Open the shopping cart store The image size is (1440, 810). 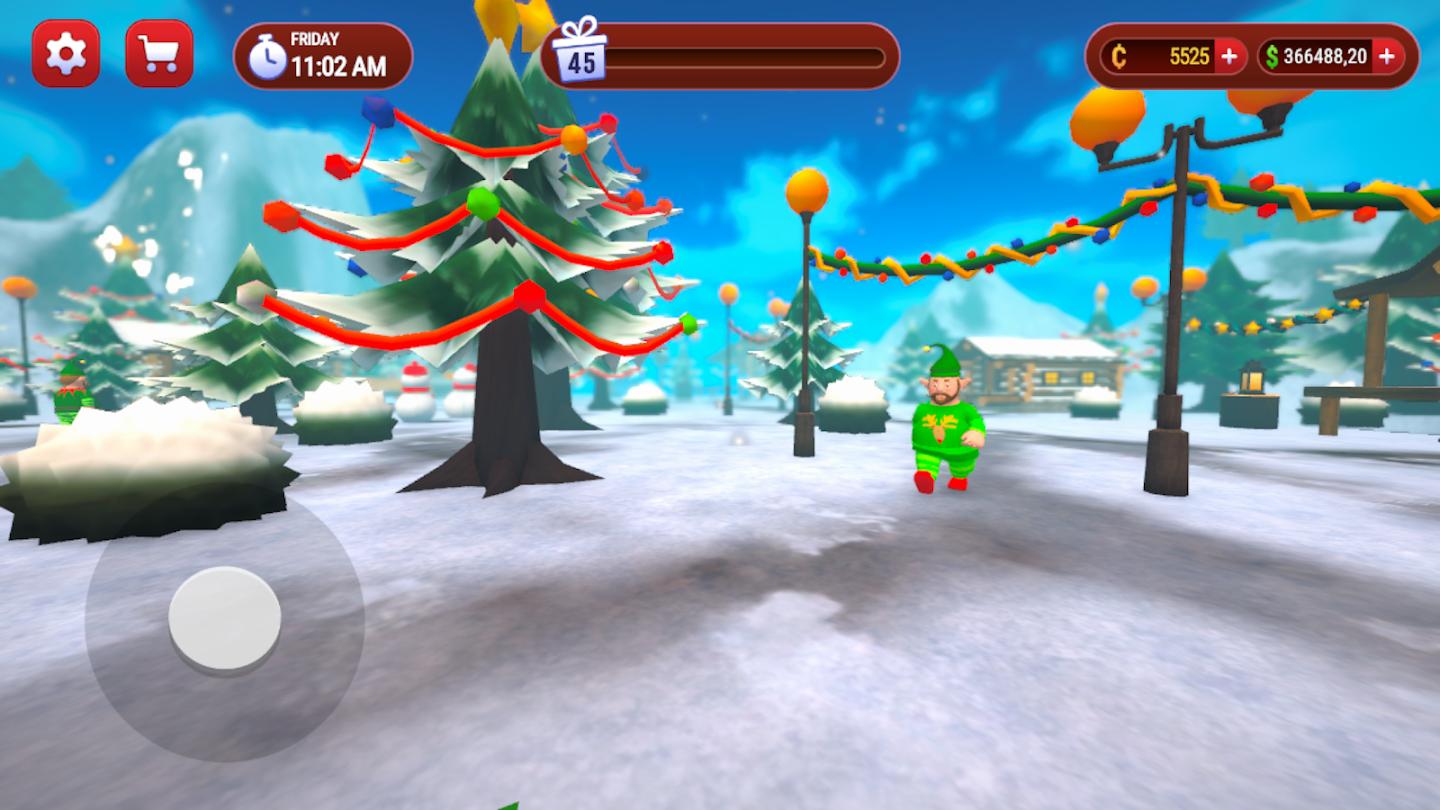point(159,53)
